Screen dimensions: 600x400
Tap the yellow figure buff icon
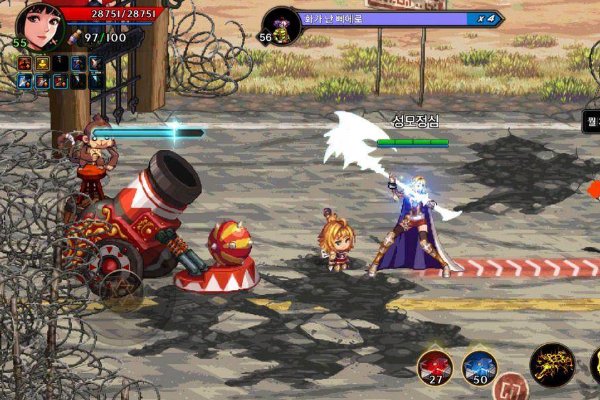pos(40,63)
